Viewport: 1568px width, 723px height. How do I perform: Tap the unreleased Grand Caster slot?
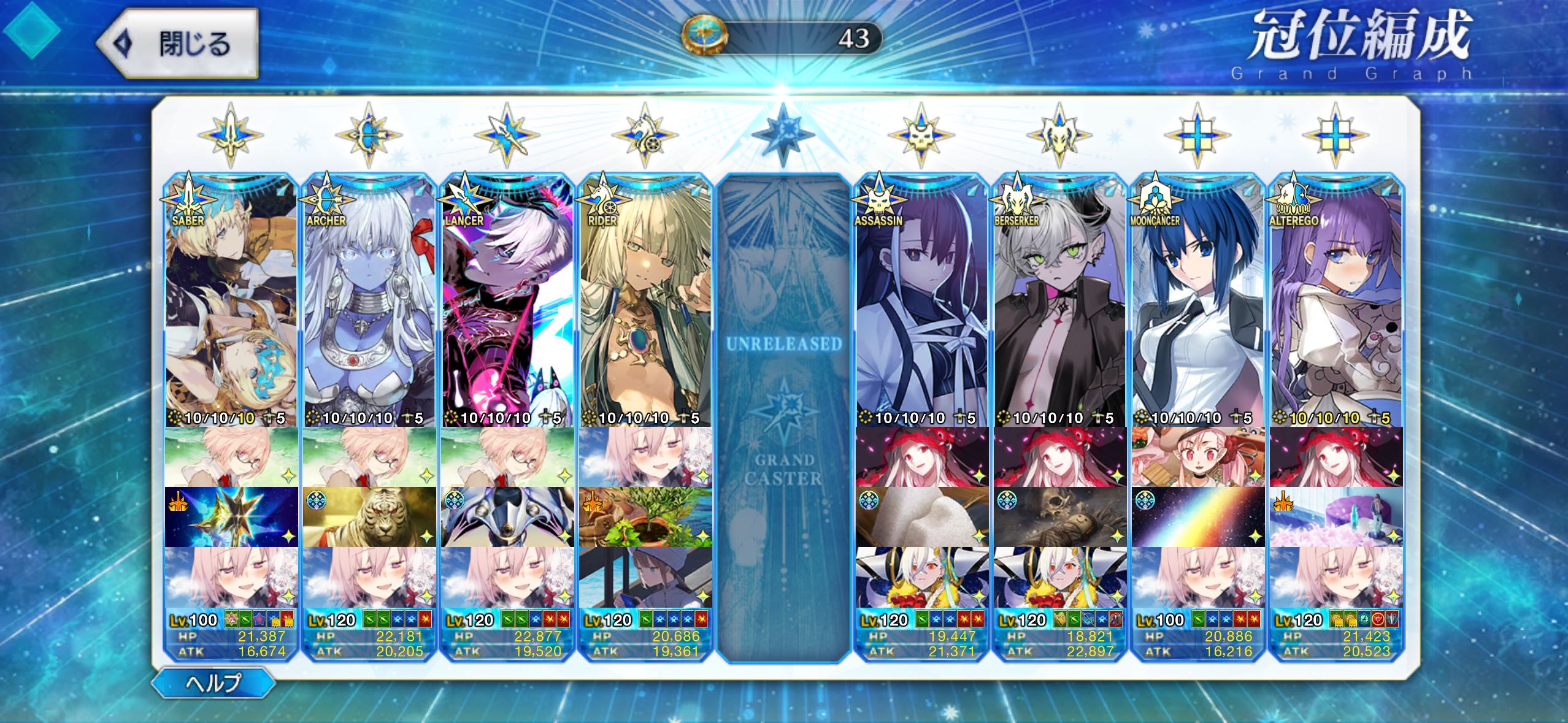tap(783, 417)
